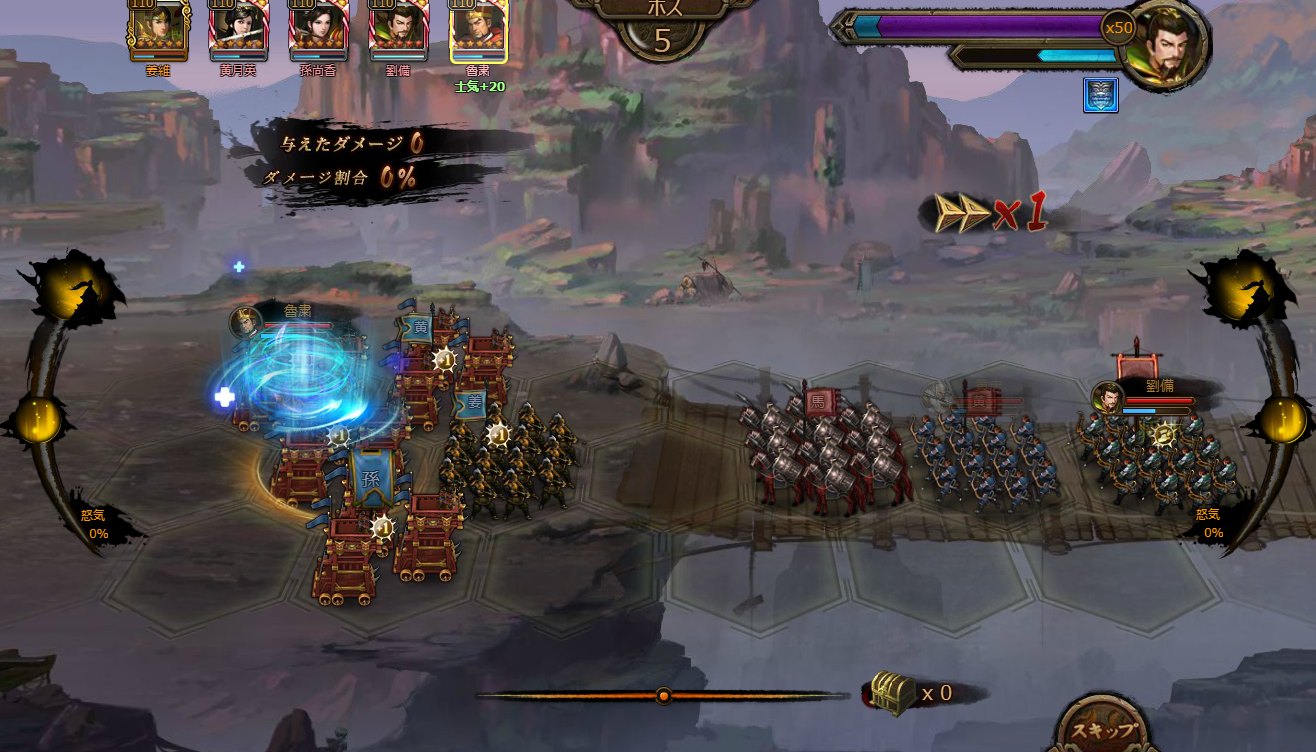Select the 姜維 hero card
Viewport: 1316px width, 752px height.
pos(158,29)
